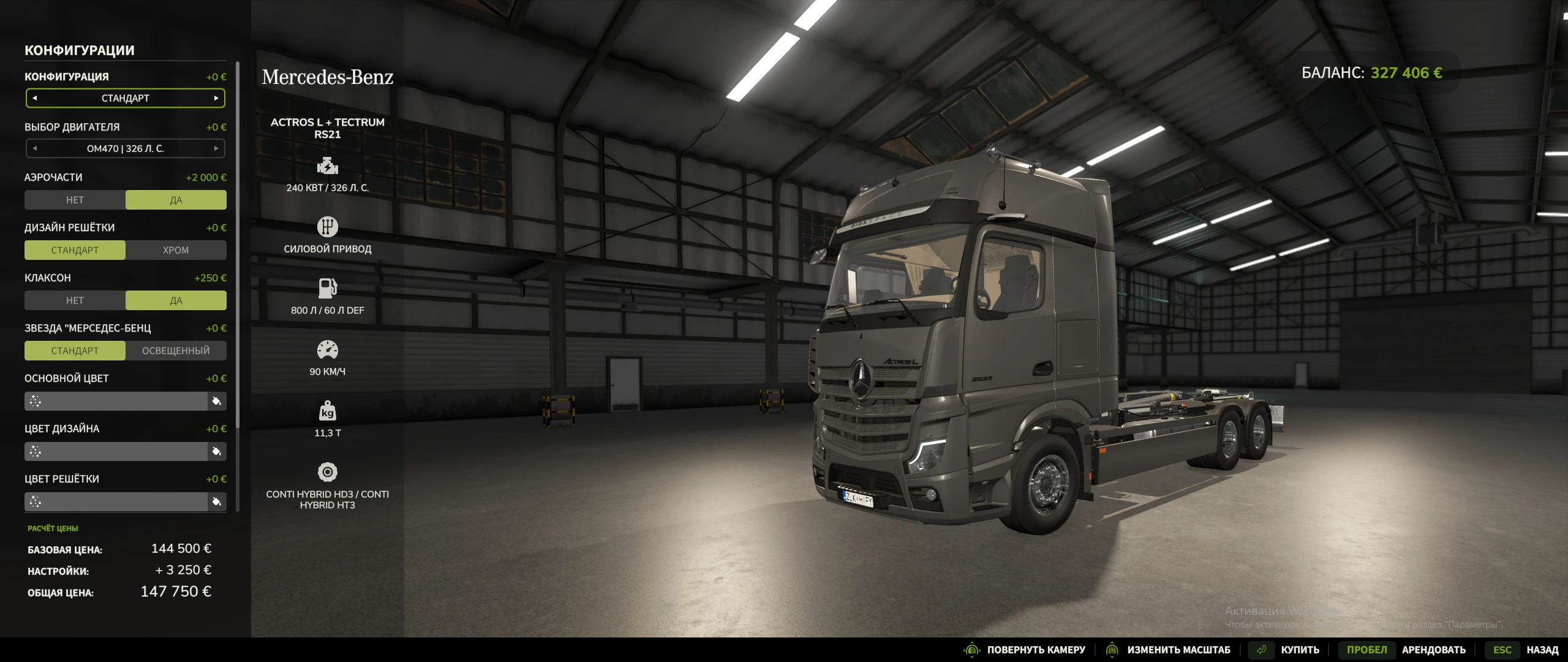The width and height of the screenshot is (1568, 662).
Task: Select next option for Конфигурация
Action: pos(216,98)
